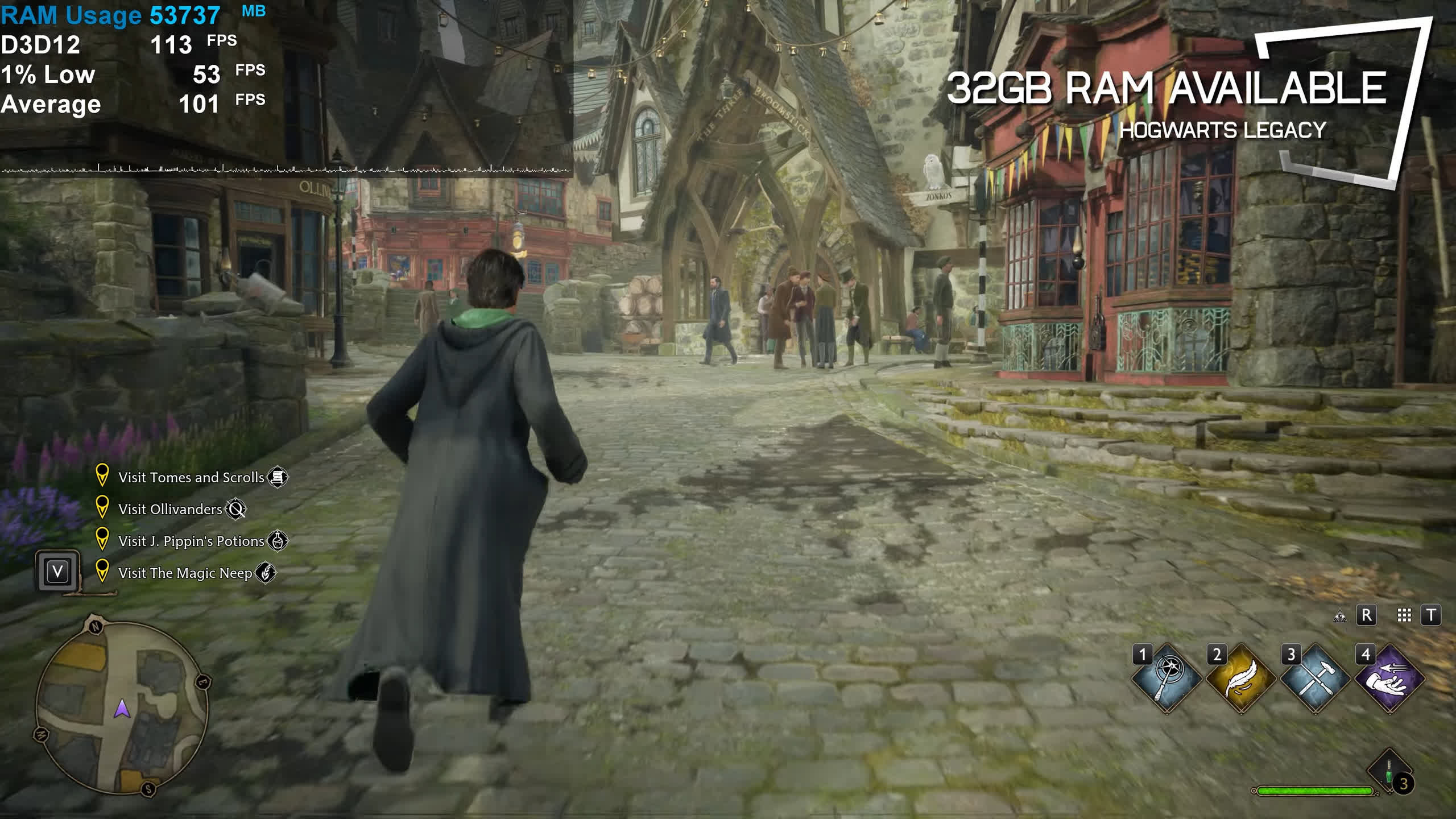Image resolution: width=1456 pixels, height=819 pixels.
Task: Click the scroll icon beside Tomes and Scrolls
Action: (x=278, y=477)
